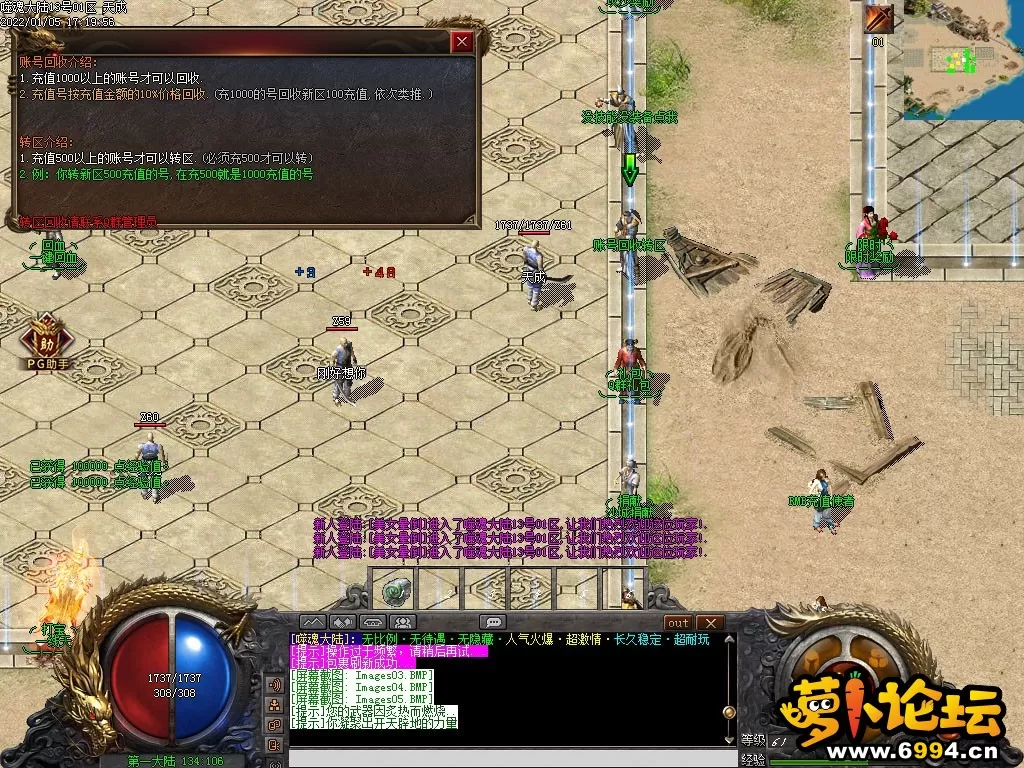The image size is (1024, 768).
Task: Click the flaming sword buff icon
Action: tap(879, 19)
